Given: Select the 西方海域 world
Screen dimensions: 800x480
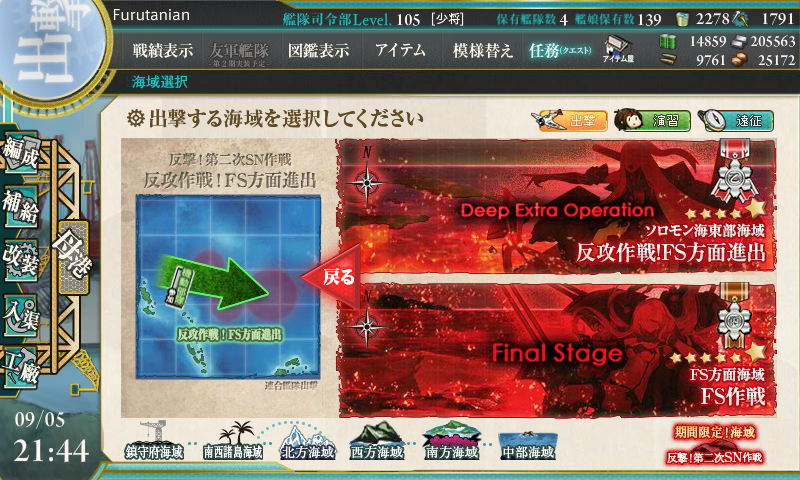Looking at the screenshot, I should 380,443.
